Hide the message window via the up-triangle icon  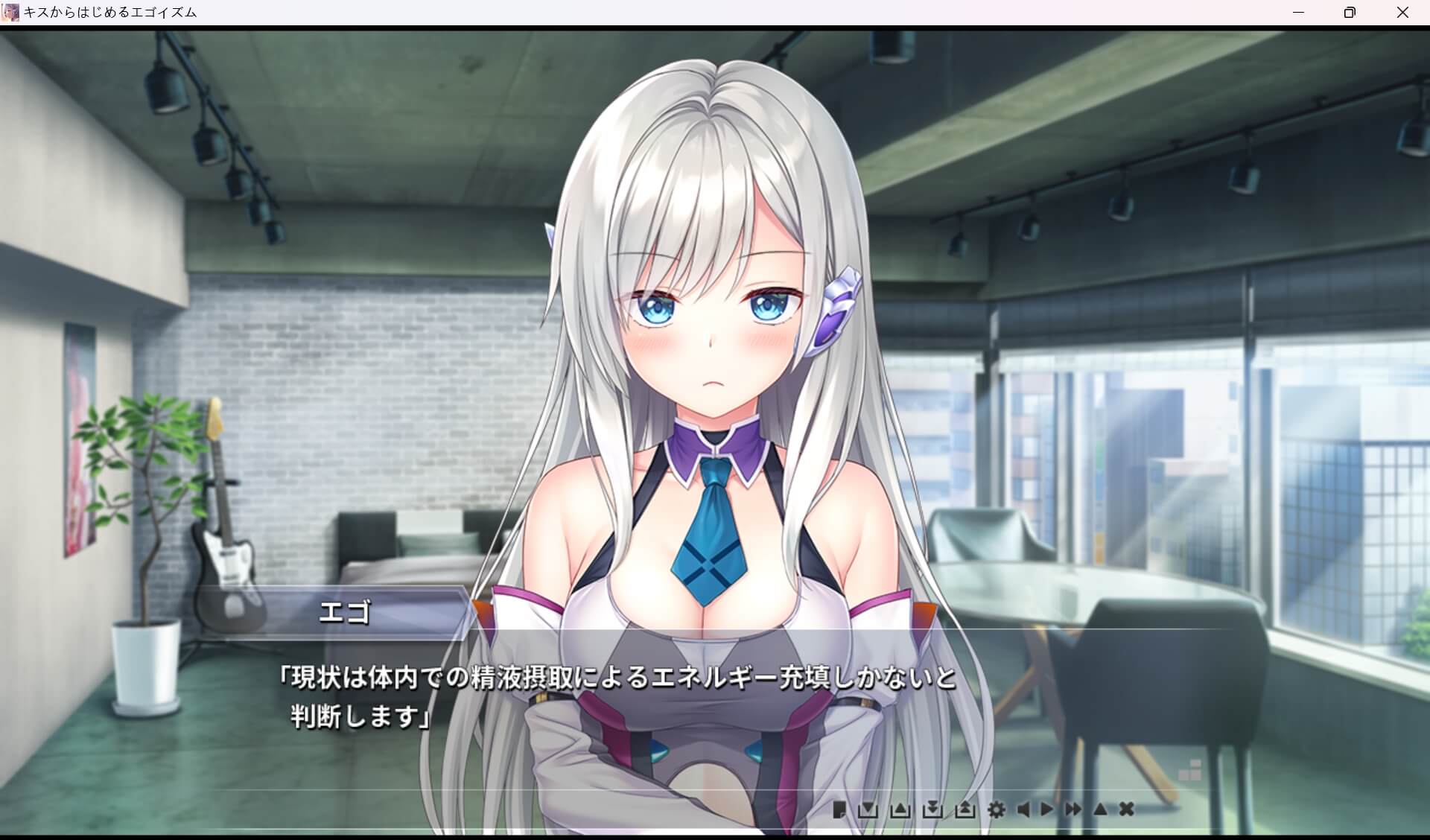pyautogui.click(x=1100, y=811)
